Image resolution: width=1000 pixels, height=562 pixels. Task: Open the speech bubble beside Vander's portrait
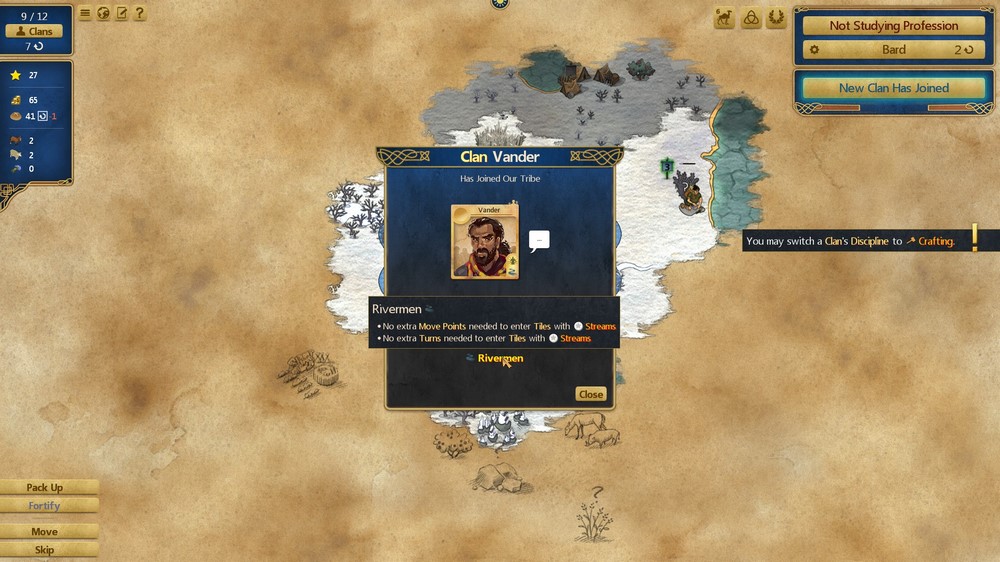539,241
